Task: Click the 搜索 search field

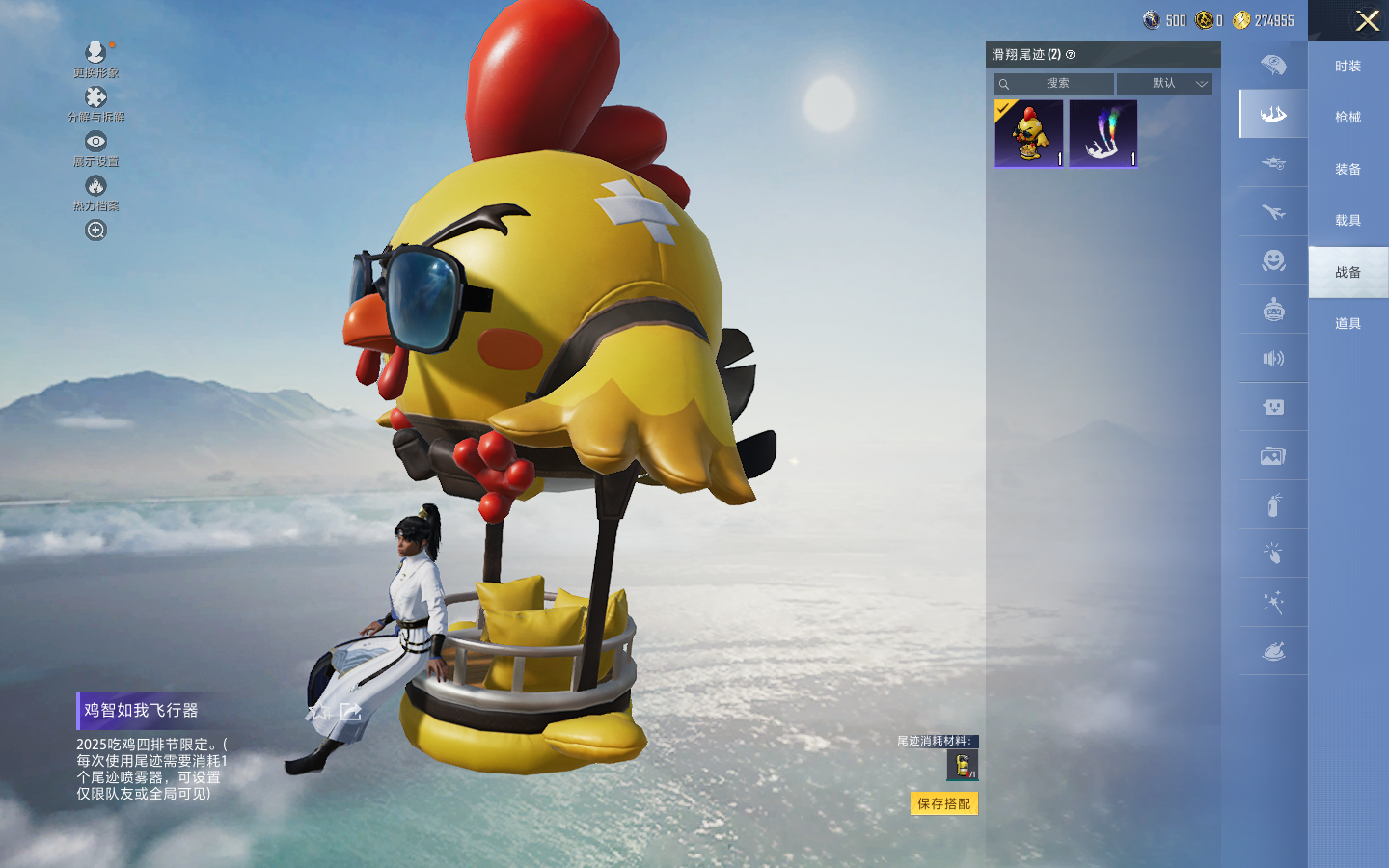Action: pos(1057,84)
